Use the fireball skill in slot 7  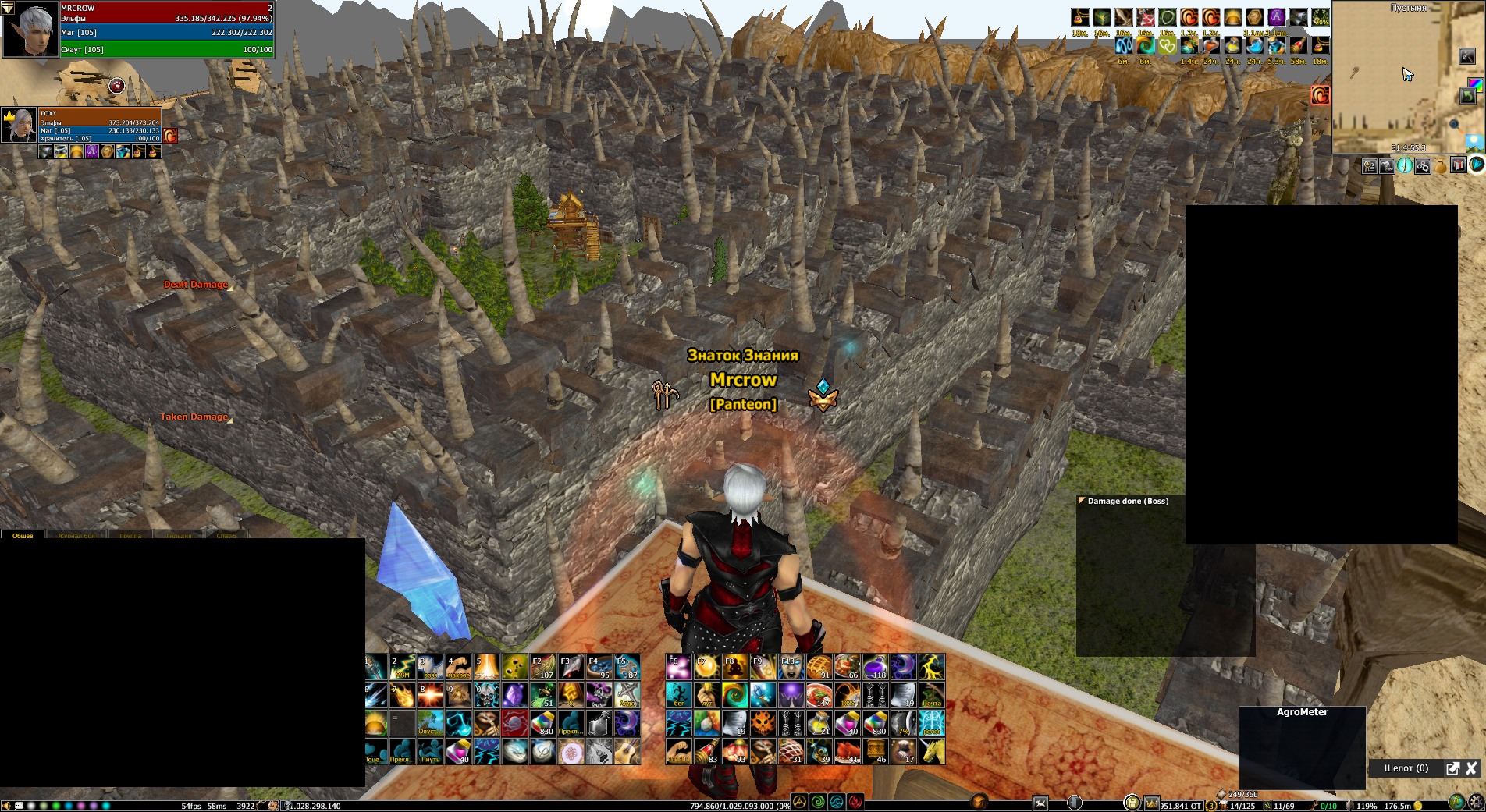coord(403,695)
